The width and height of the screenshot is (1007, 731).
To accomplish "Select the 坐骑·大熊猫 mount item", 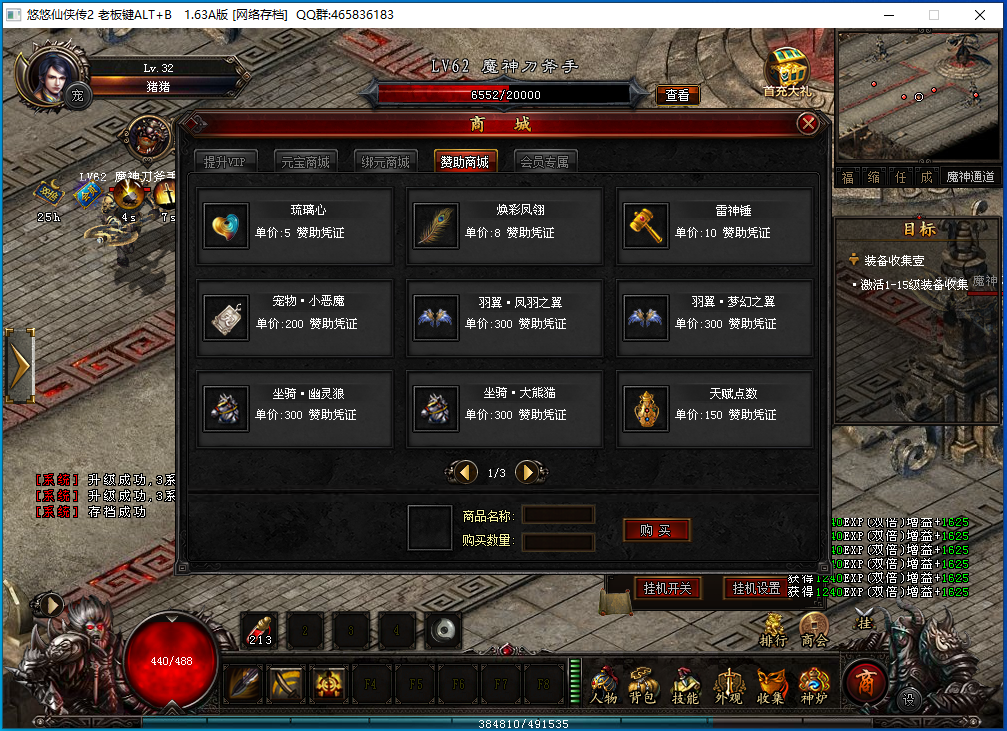I will click(504, 409).
